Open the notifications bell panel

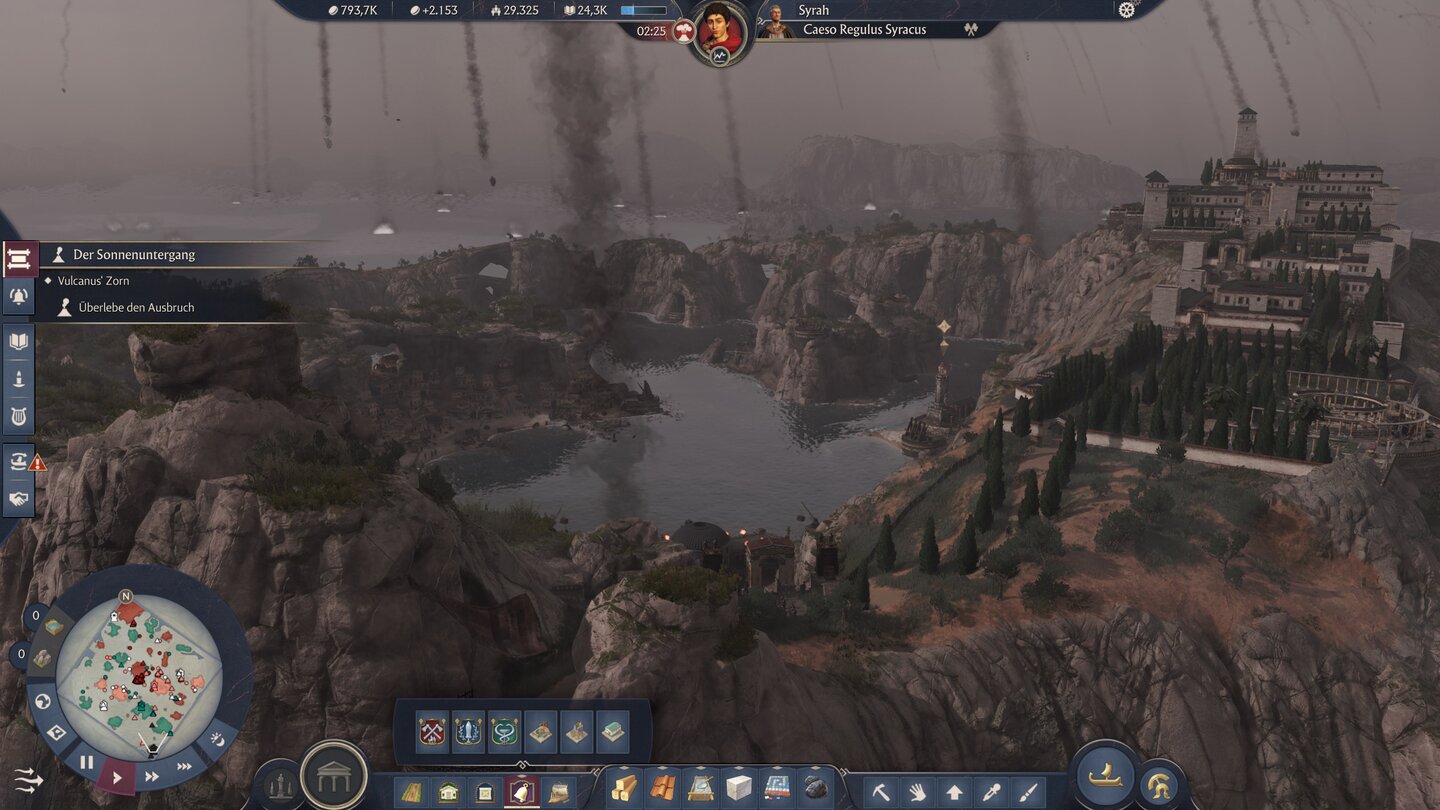click(19, 295)
